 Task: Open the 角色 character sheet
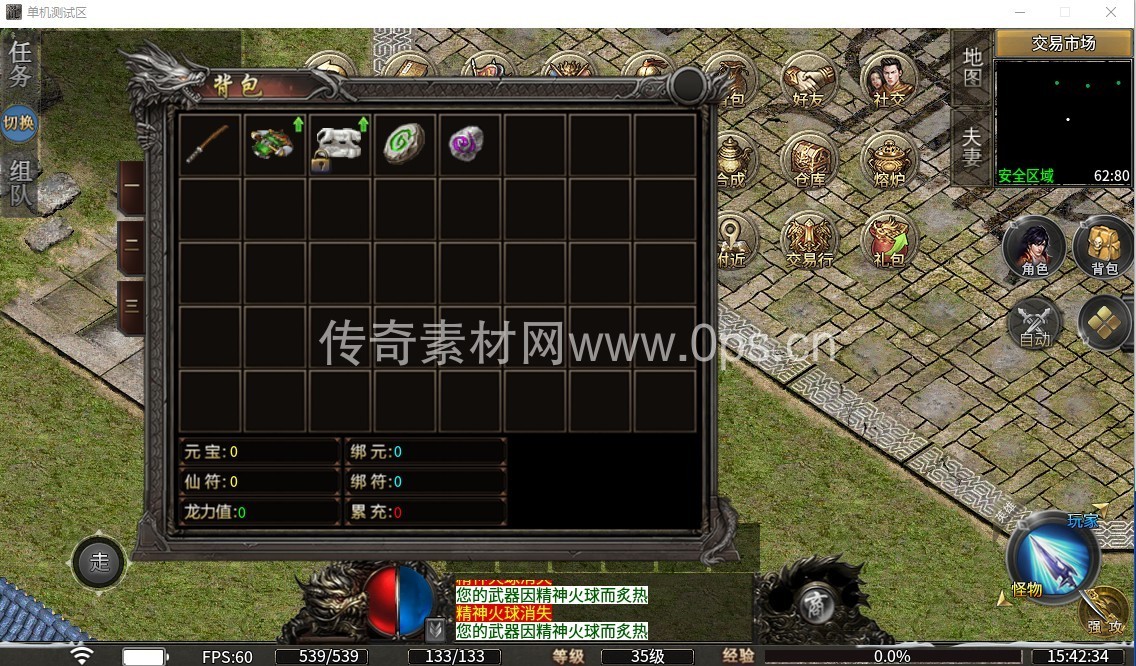(1034, 247)
